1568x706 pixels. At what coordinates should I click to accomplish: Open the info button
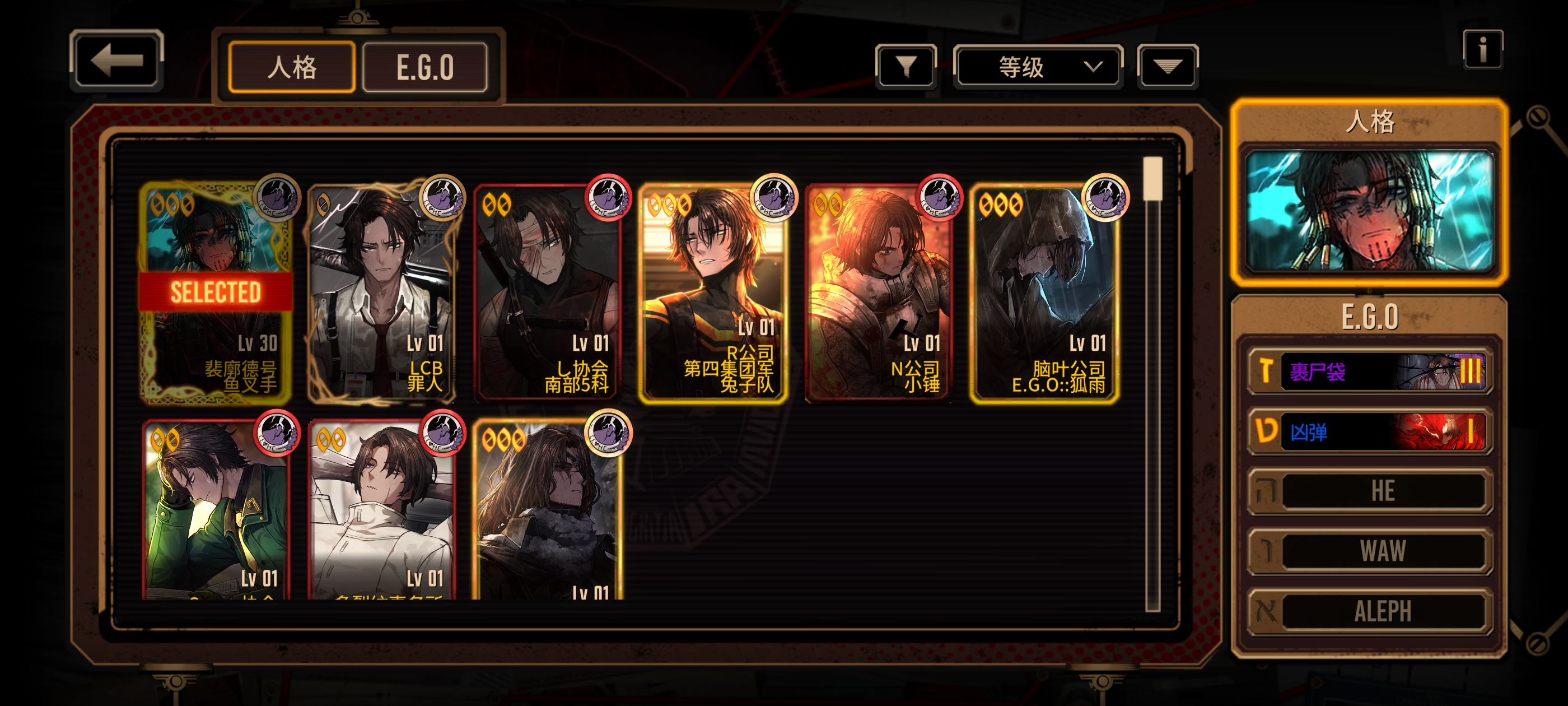pos(1482,49)
